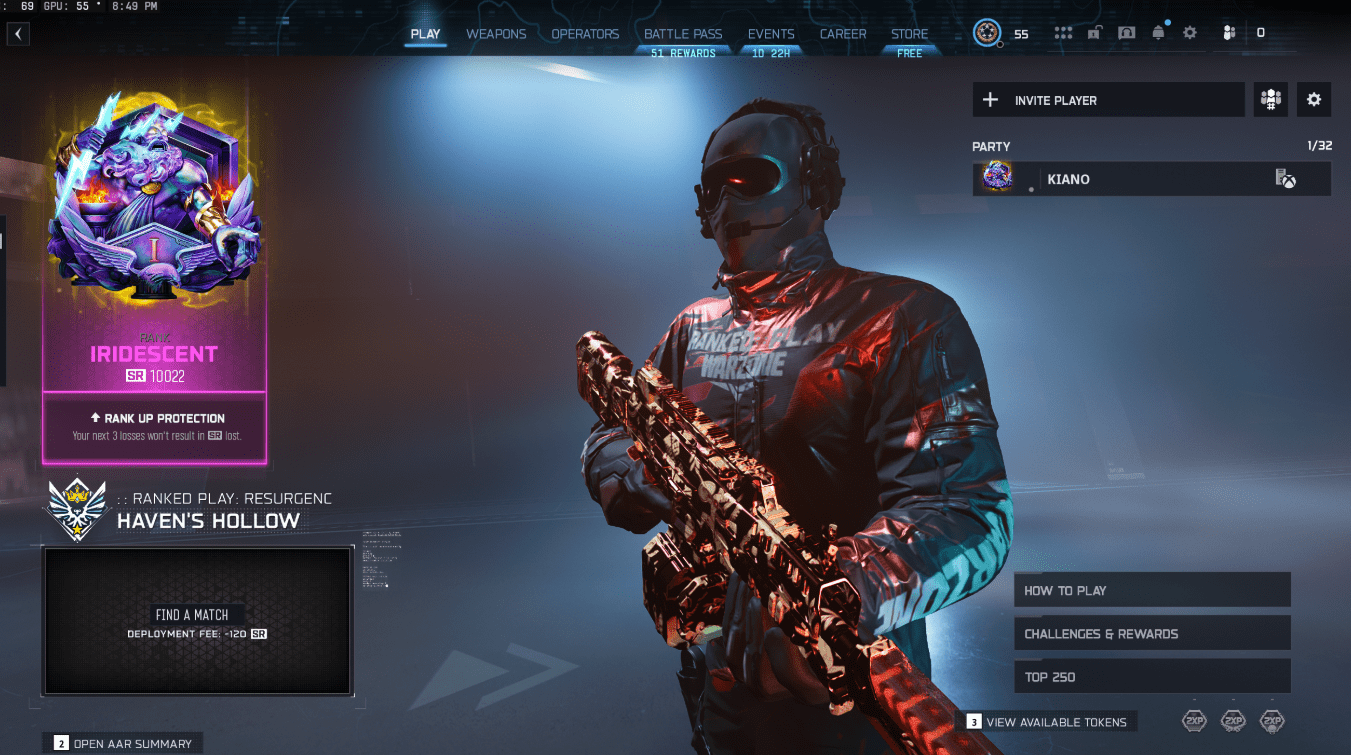Open the headset voice chat icon
Image resolution: width=1351 pixels, height=755 pixels.
[x=1127, y=33]
